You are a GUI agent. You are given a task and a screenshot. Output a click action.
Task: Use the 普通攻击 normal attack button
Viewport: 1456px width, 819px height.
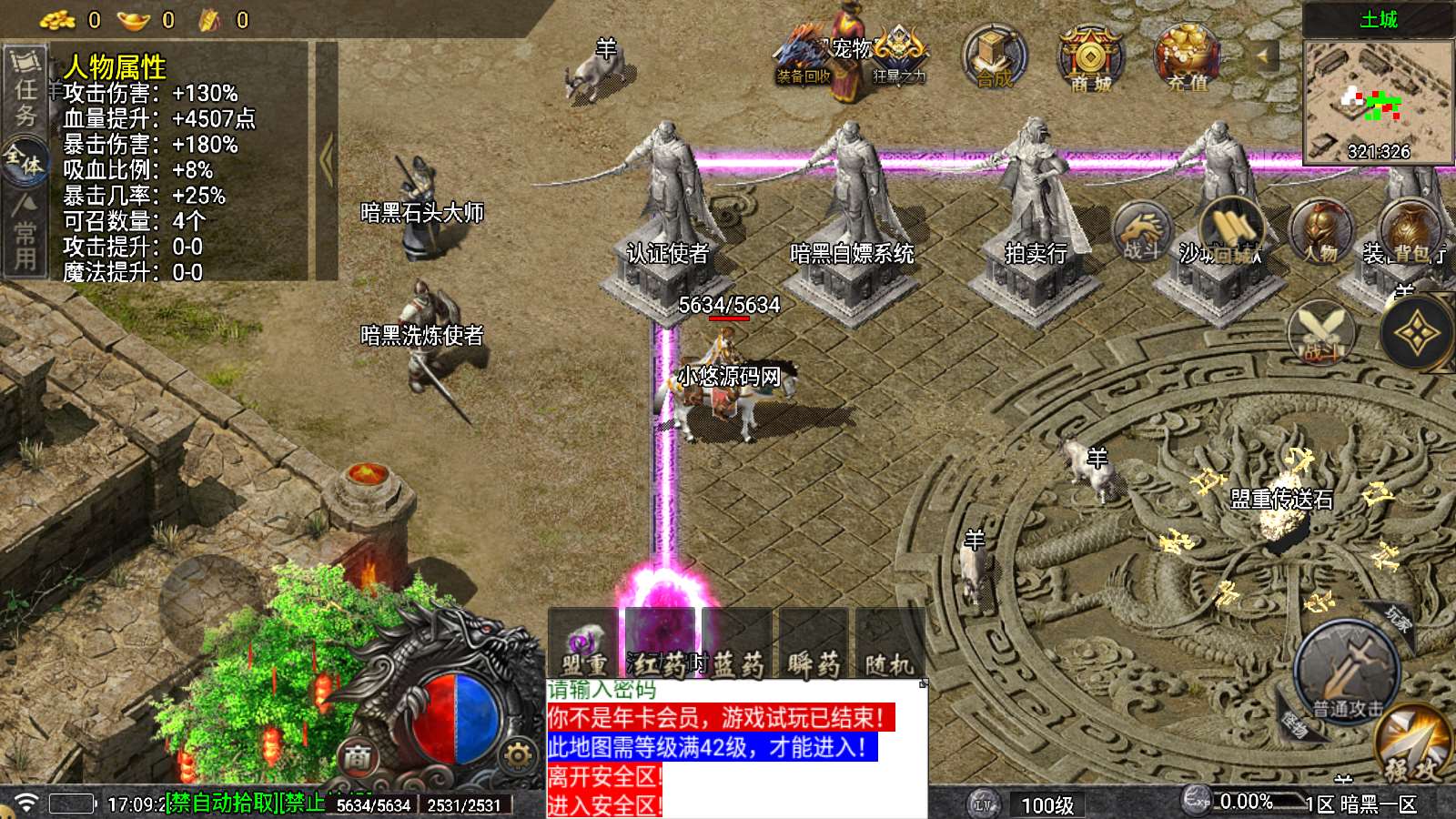click(1347, 672)
